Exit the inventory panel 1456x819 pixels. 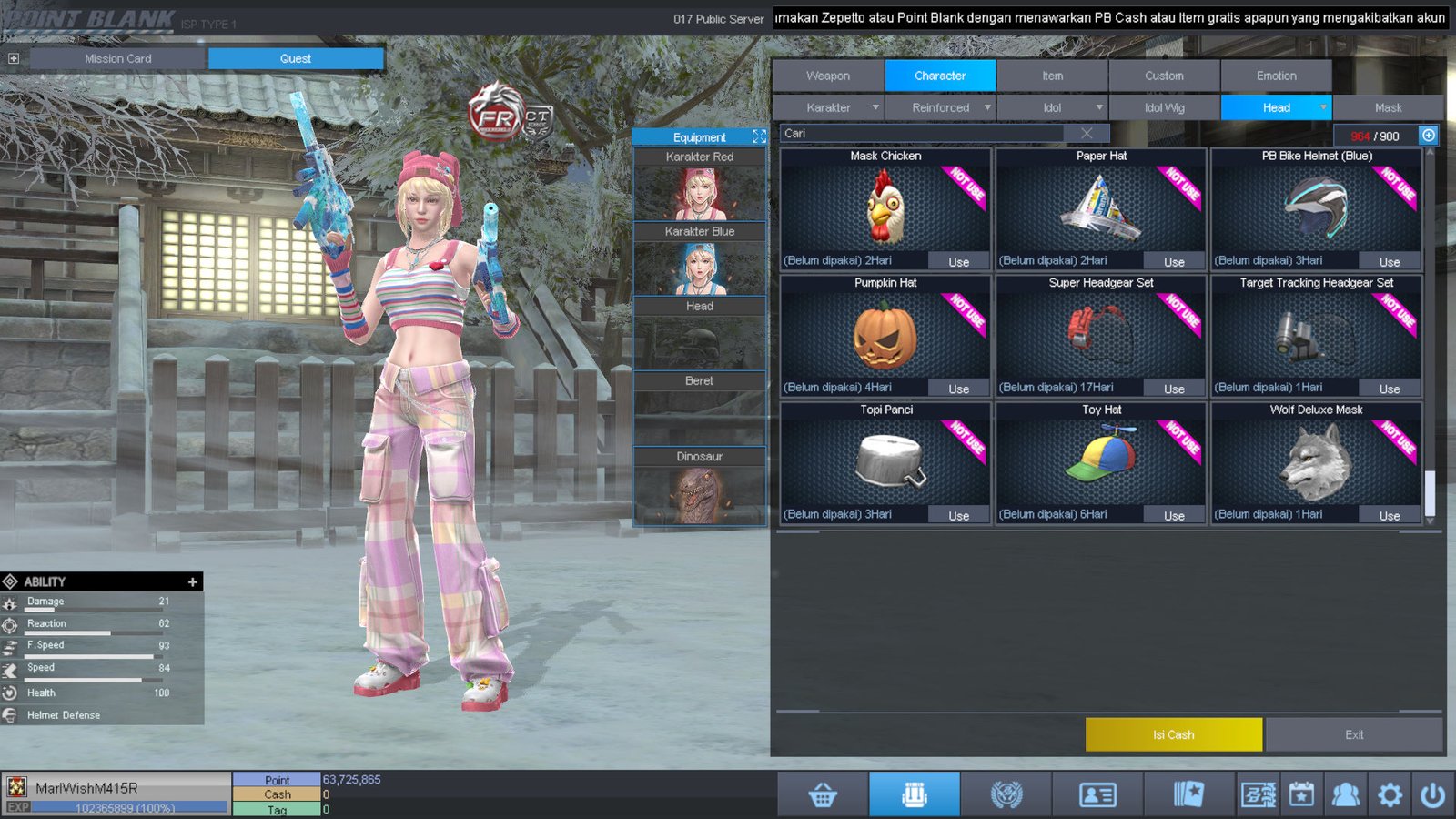tap(1354, 734)
